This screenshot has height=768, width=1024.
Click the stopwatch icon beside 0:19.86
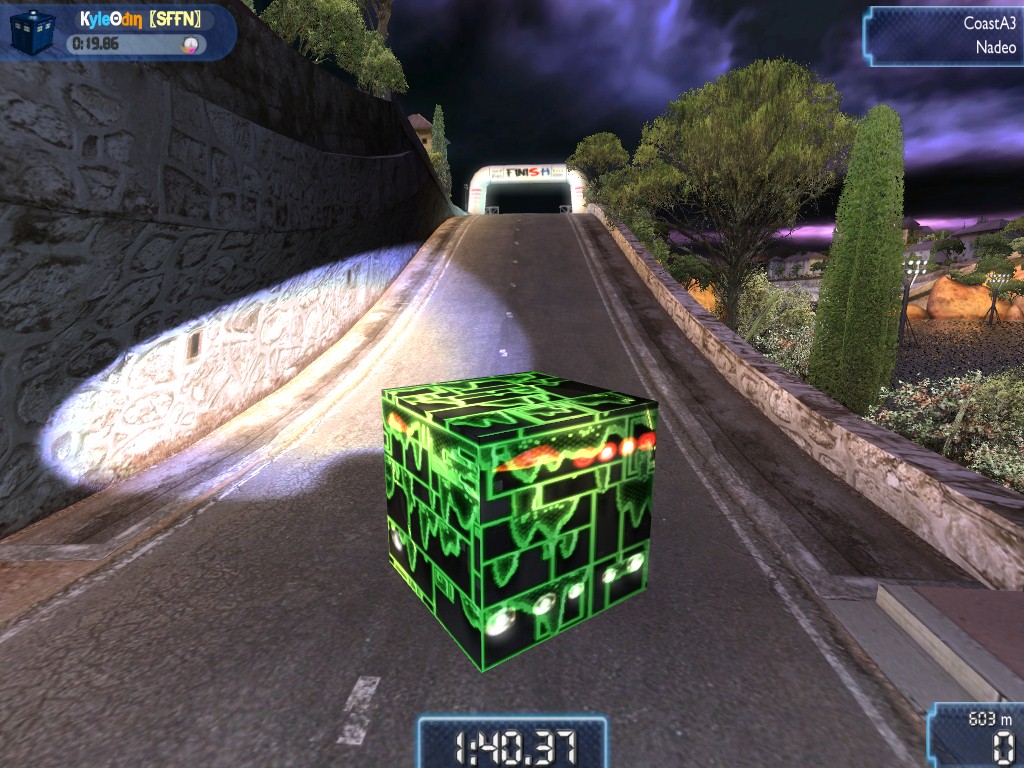point(189,44)
